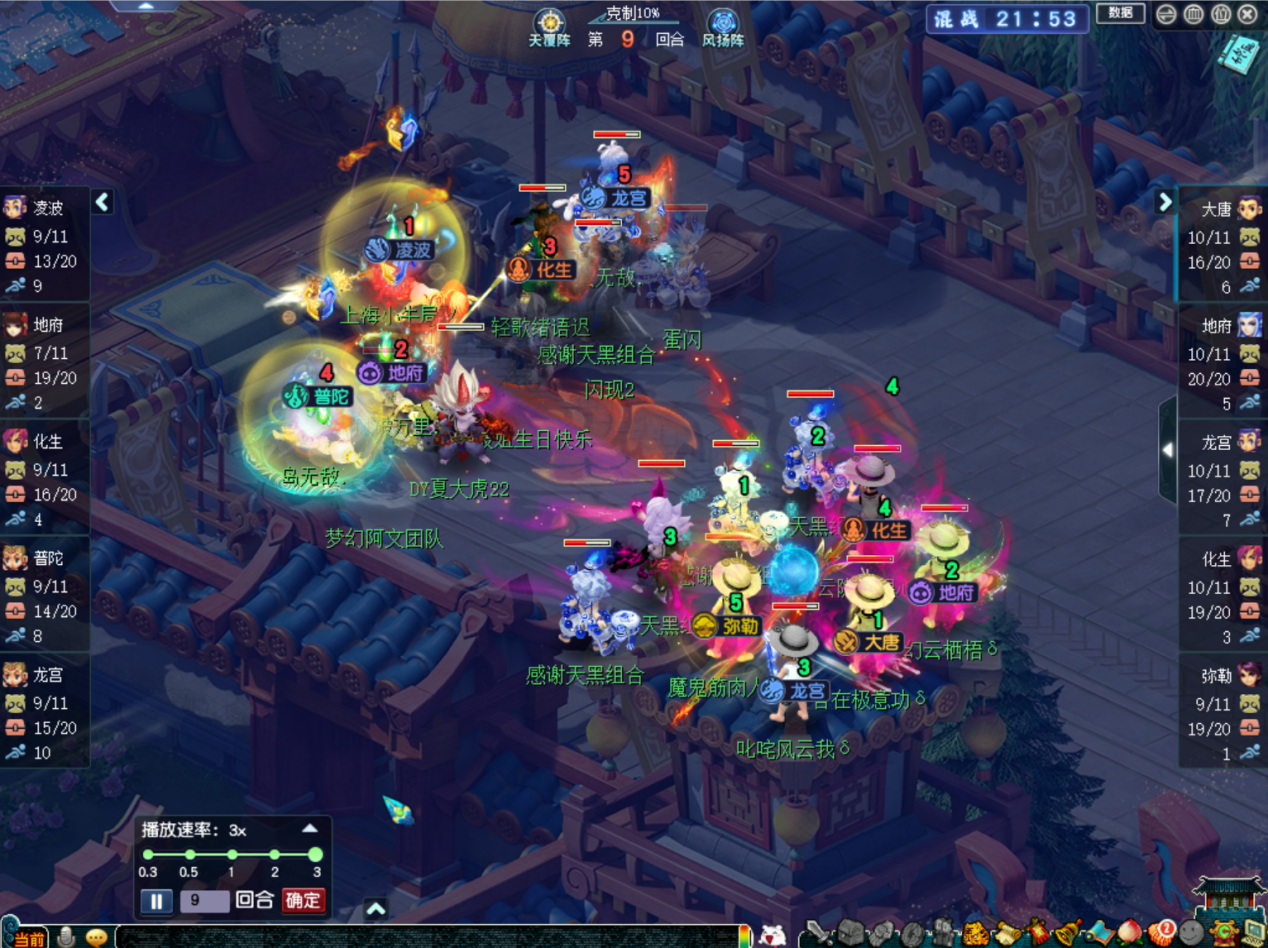Collapse the left team panel arrow
This screenshot has width=1268, height=948.
(102, 202)
